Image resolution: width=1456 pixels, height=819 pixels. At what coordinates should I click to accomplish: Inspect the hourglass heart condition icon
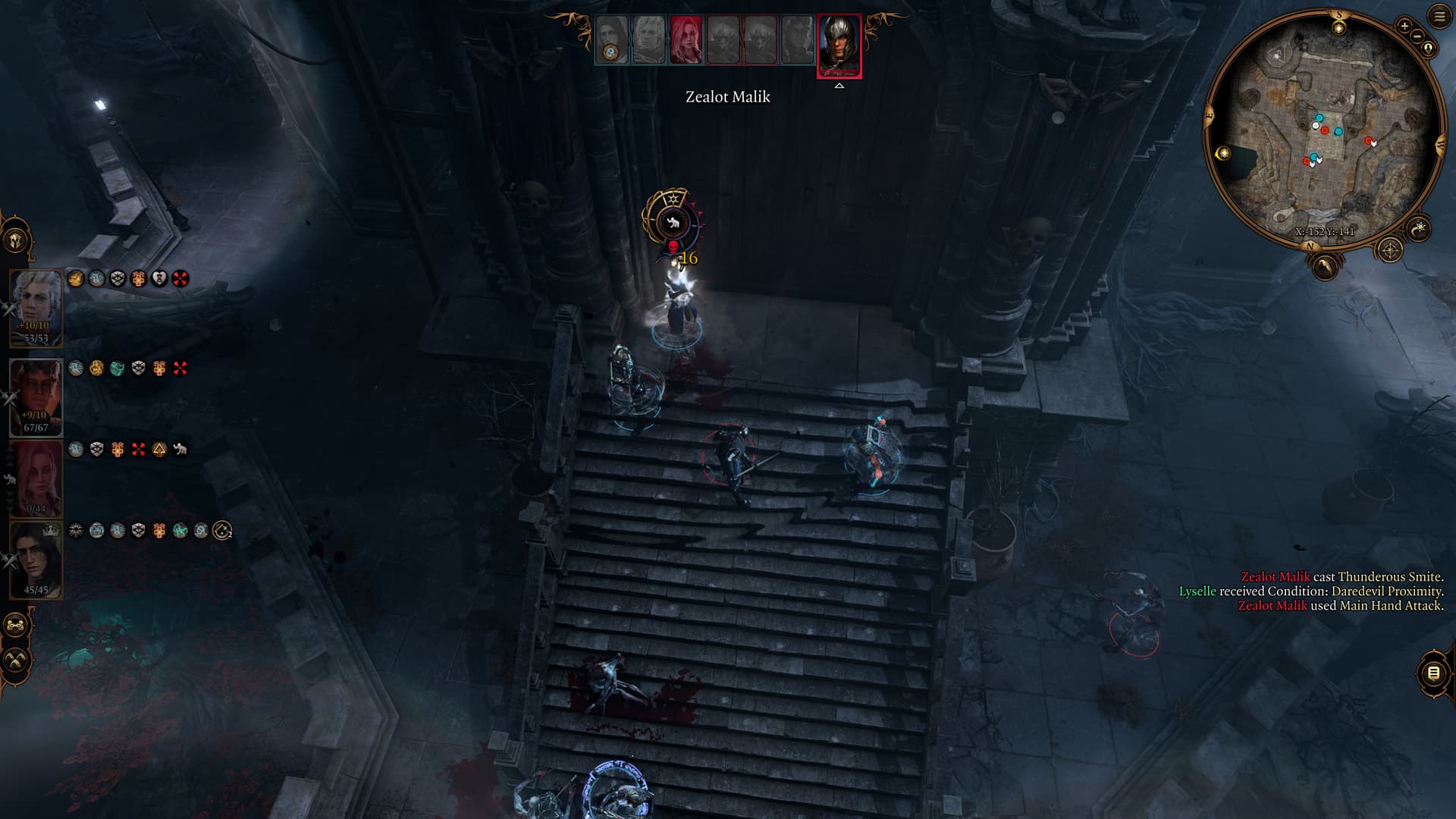pos(159,279)
